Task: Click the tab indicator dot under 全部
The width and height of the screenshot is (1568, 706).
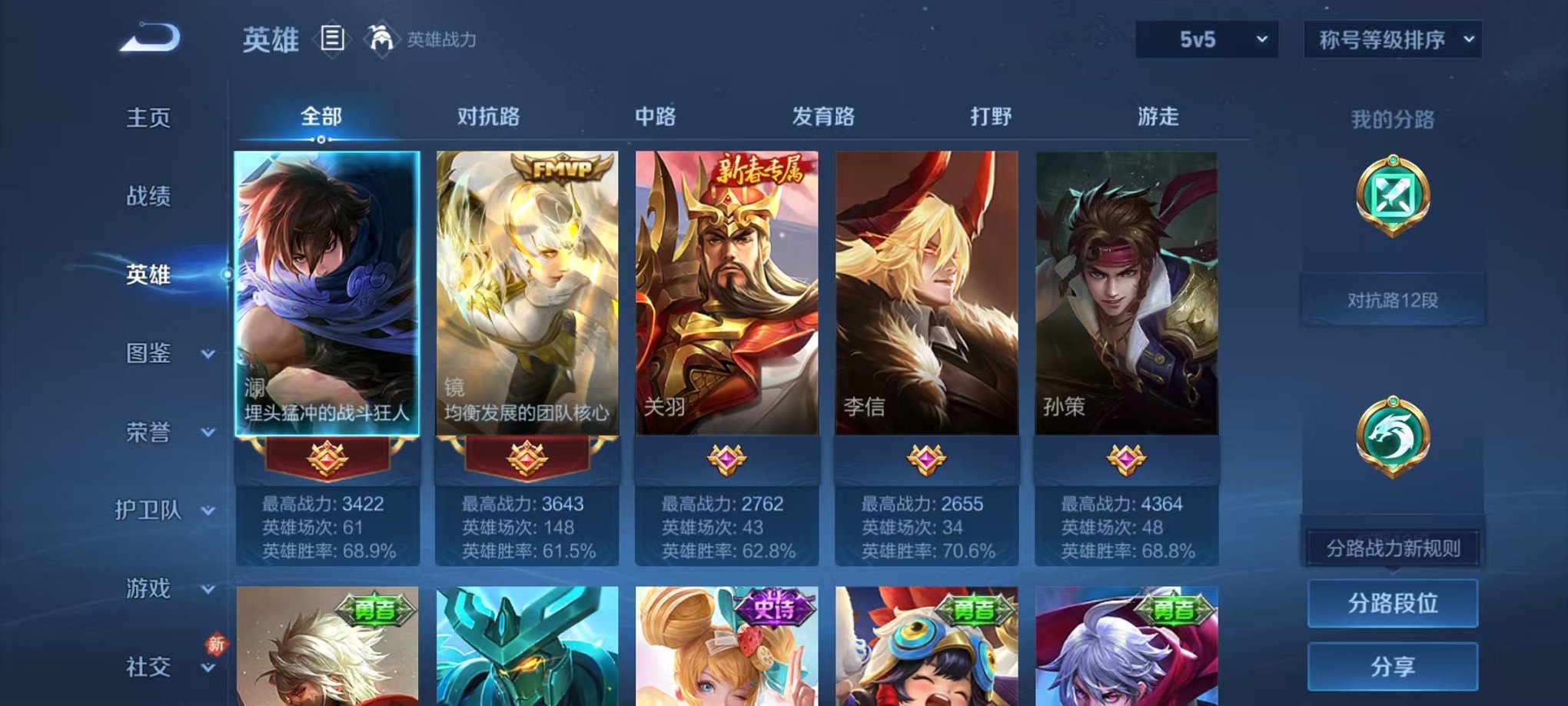Action: (x=321, y=141)
